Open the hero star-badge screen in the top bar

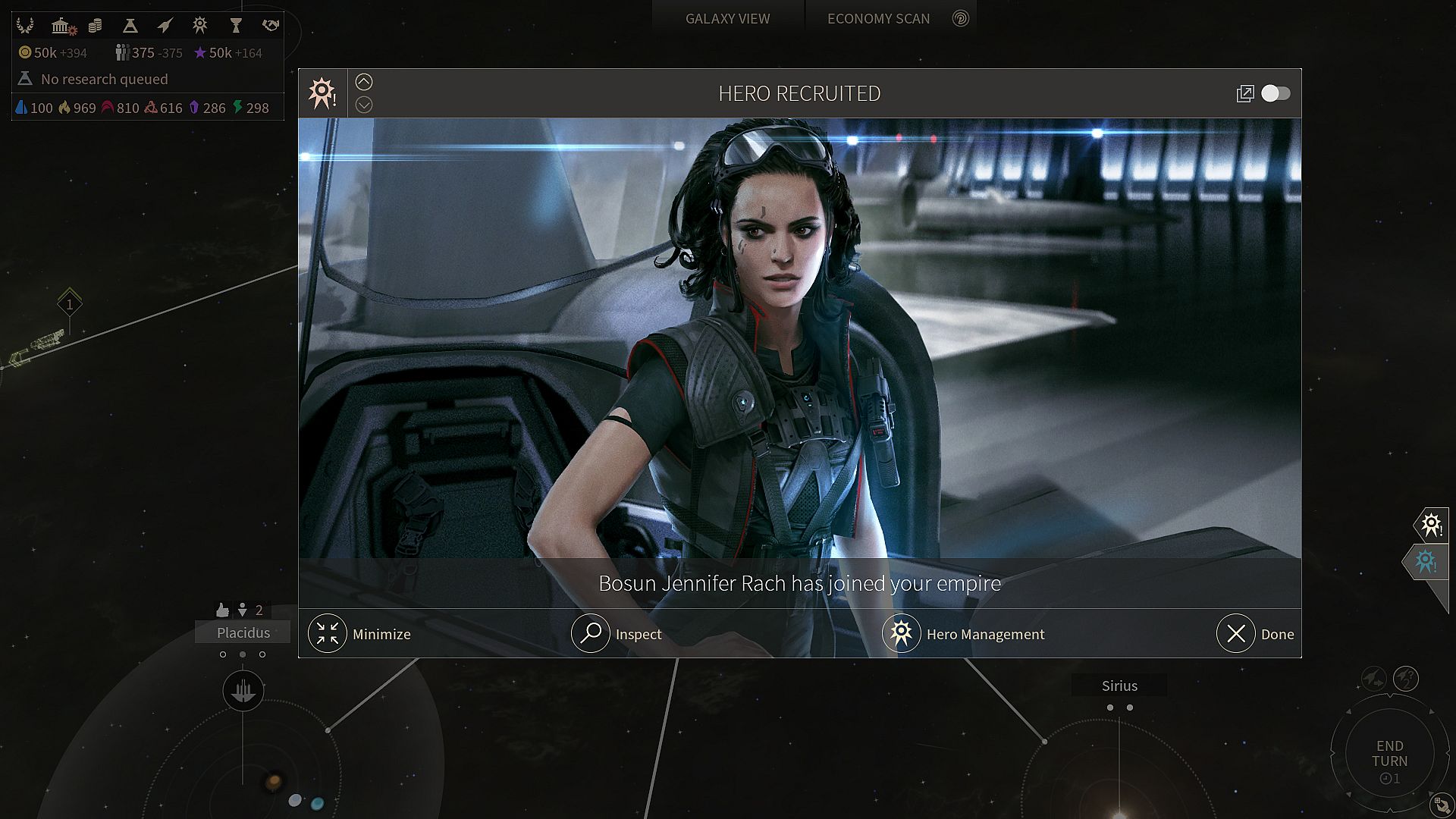tap(199, 26)
